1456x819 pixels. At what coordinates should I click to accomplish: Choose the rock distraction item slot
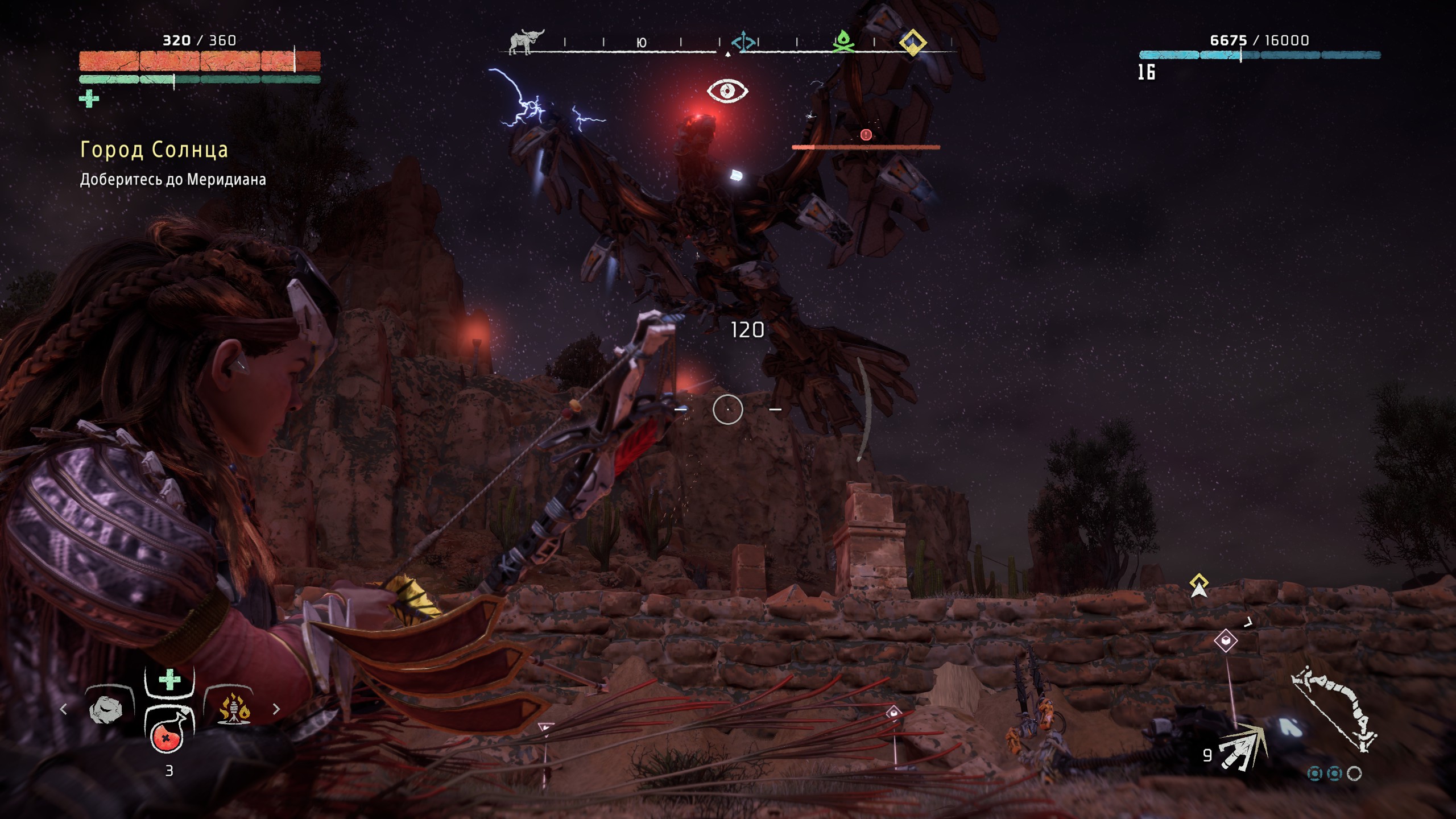[x=106, y=710]
